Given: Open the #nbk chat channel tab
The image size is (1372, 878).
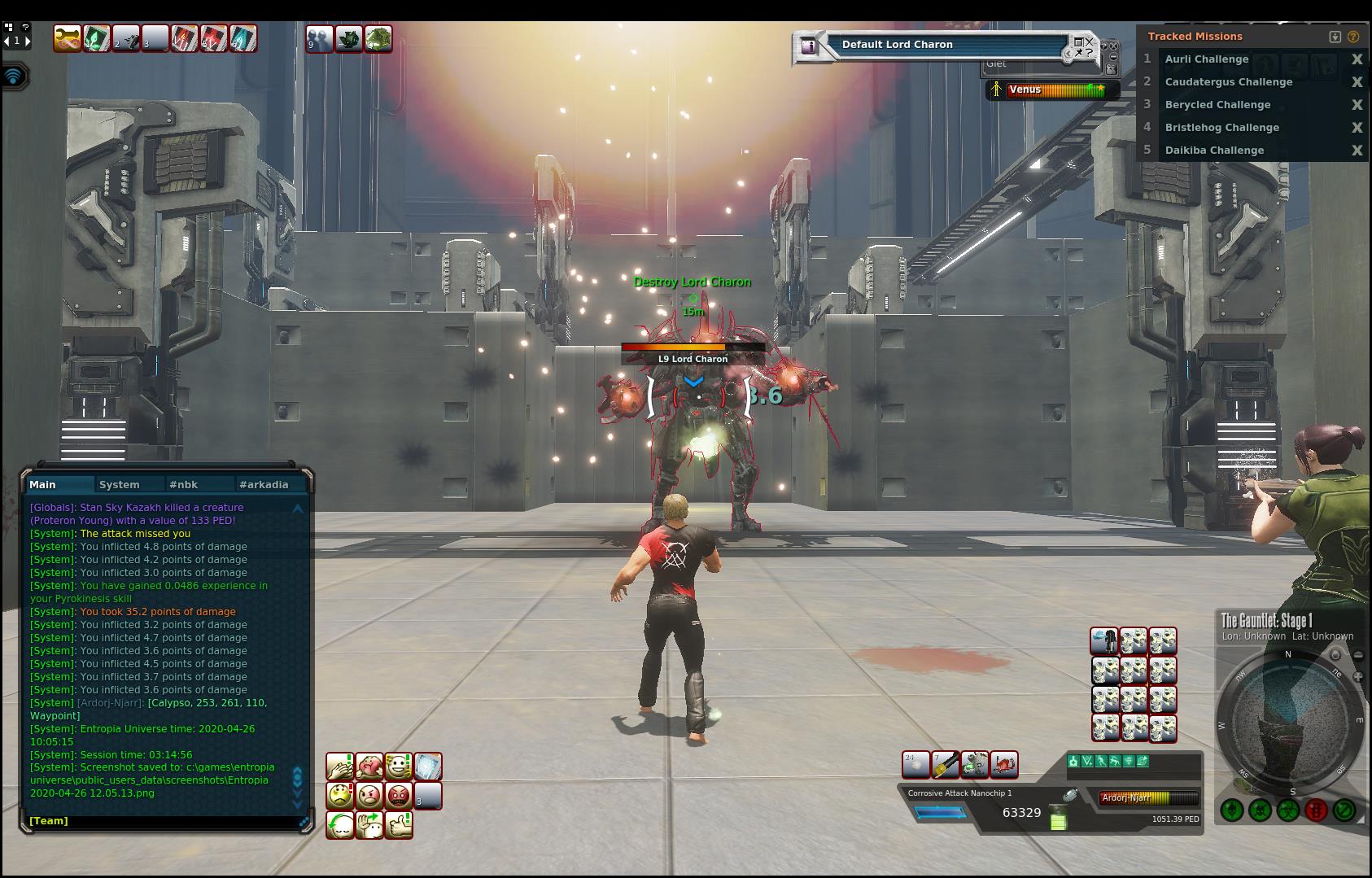Looking at the screenshot, I should pyautogui.click(x=184, y=484).
